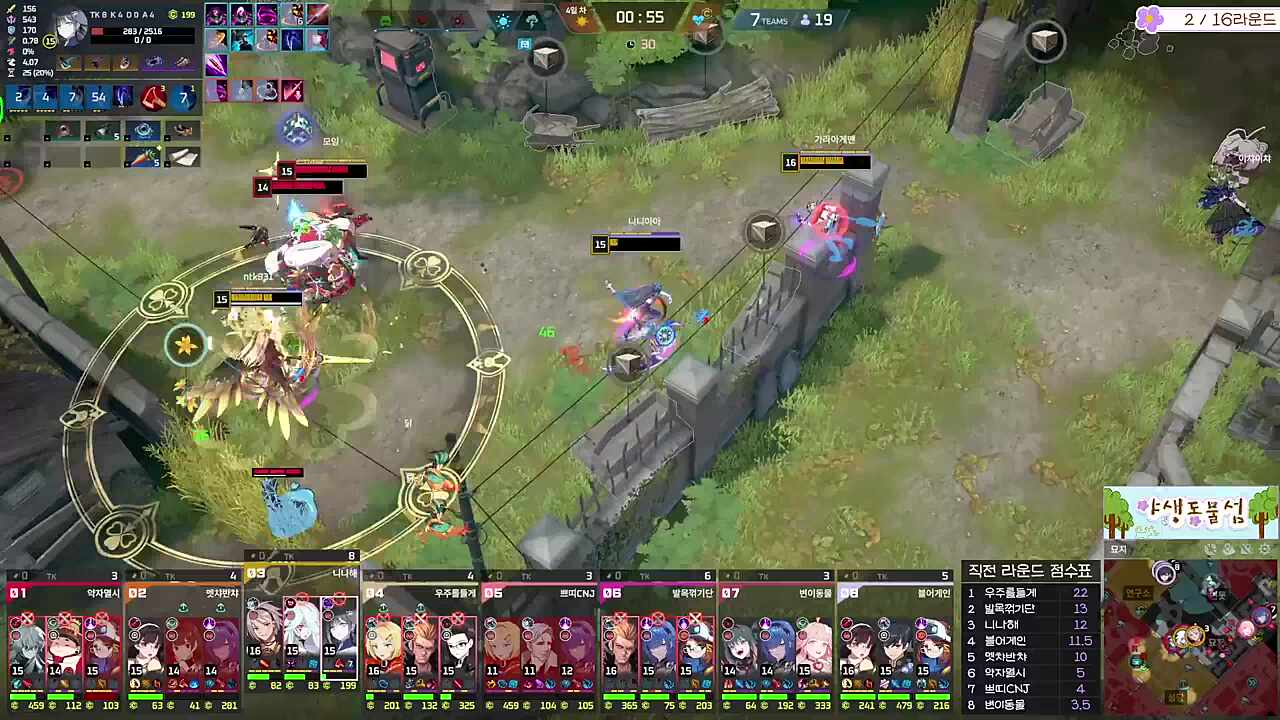The height and width of the screenshot is (720, 1280).
Task: Click the hourglass cooldown stat icon
Action: (11, 72)
